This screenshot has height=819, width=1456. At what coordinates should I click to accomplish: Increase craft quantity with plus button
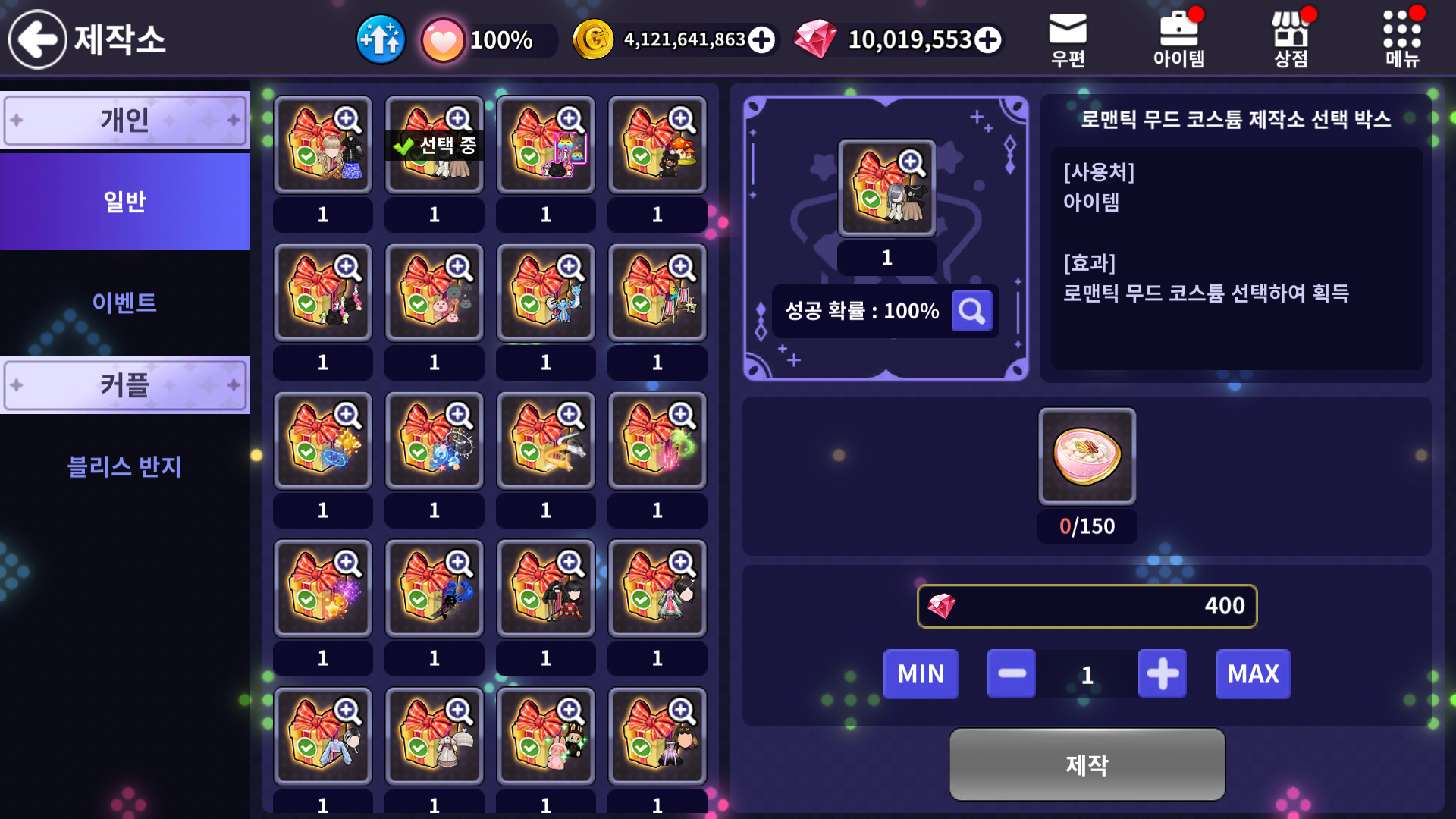pyautogui.click(x=1162, y=673)
